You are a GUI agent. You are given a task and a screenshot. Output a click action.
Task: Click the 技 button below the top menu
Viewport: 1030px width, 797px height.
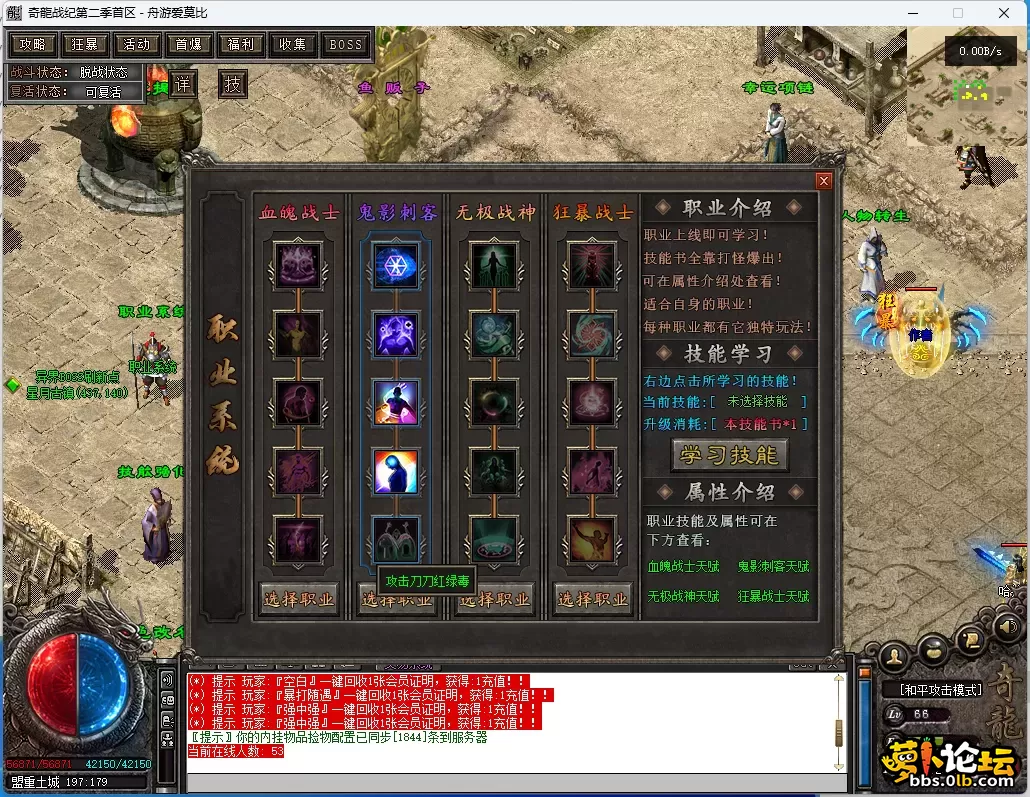(x=233, y=84)
